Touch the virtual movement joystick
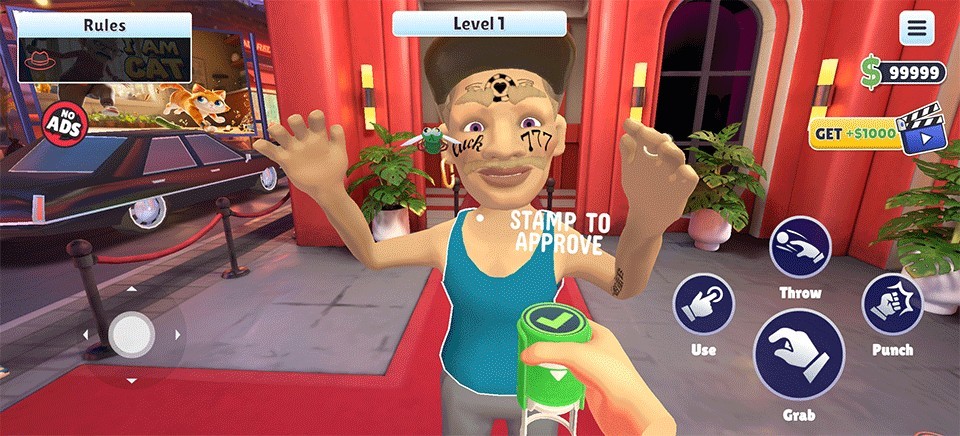This screenshot has width=960, height=436. click(131, 333)
